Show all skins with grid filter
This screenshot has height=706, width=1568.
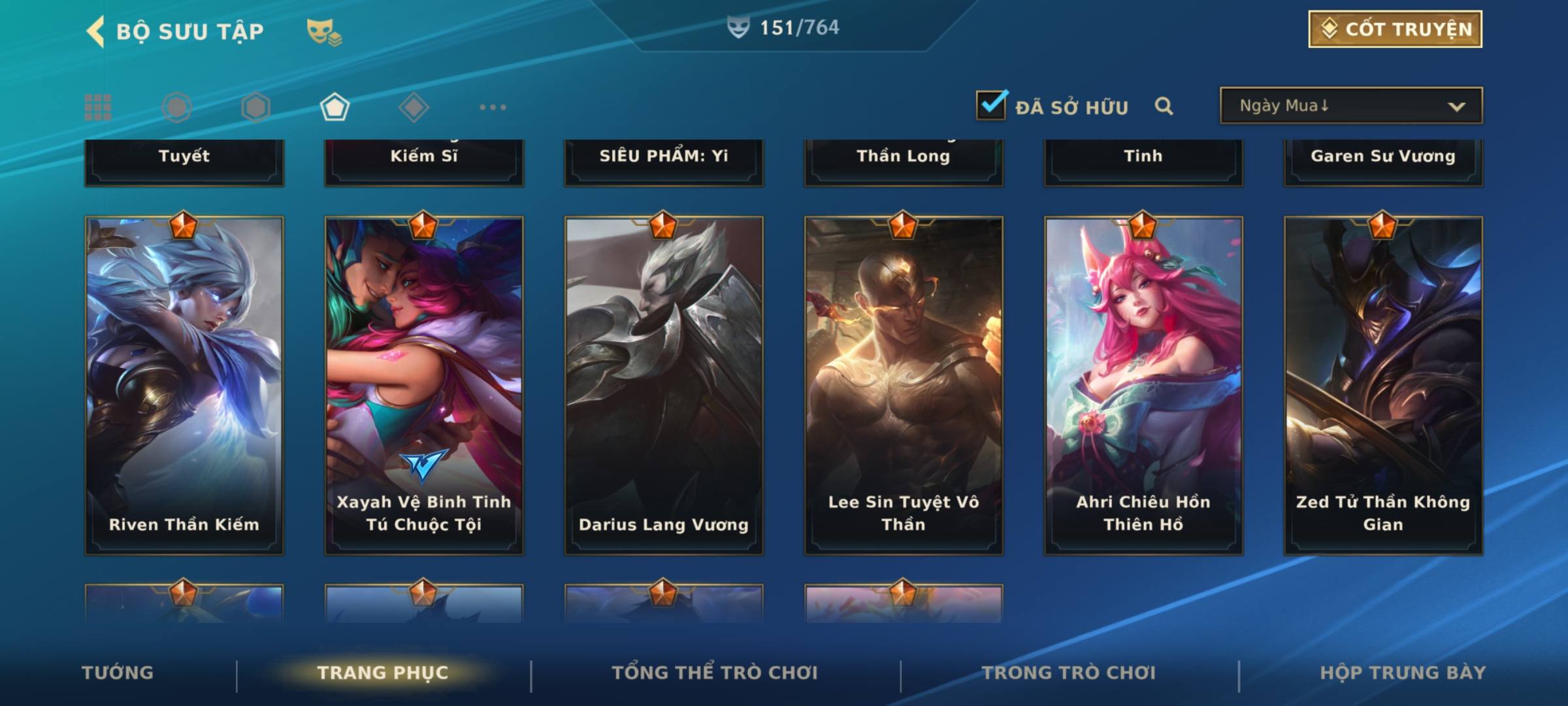[98, 107]
